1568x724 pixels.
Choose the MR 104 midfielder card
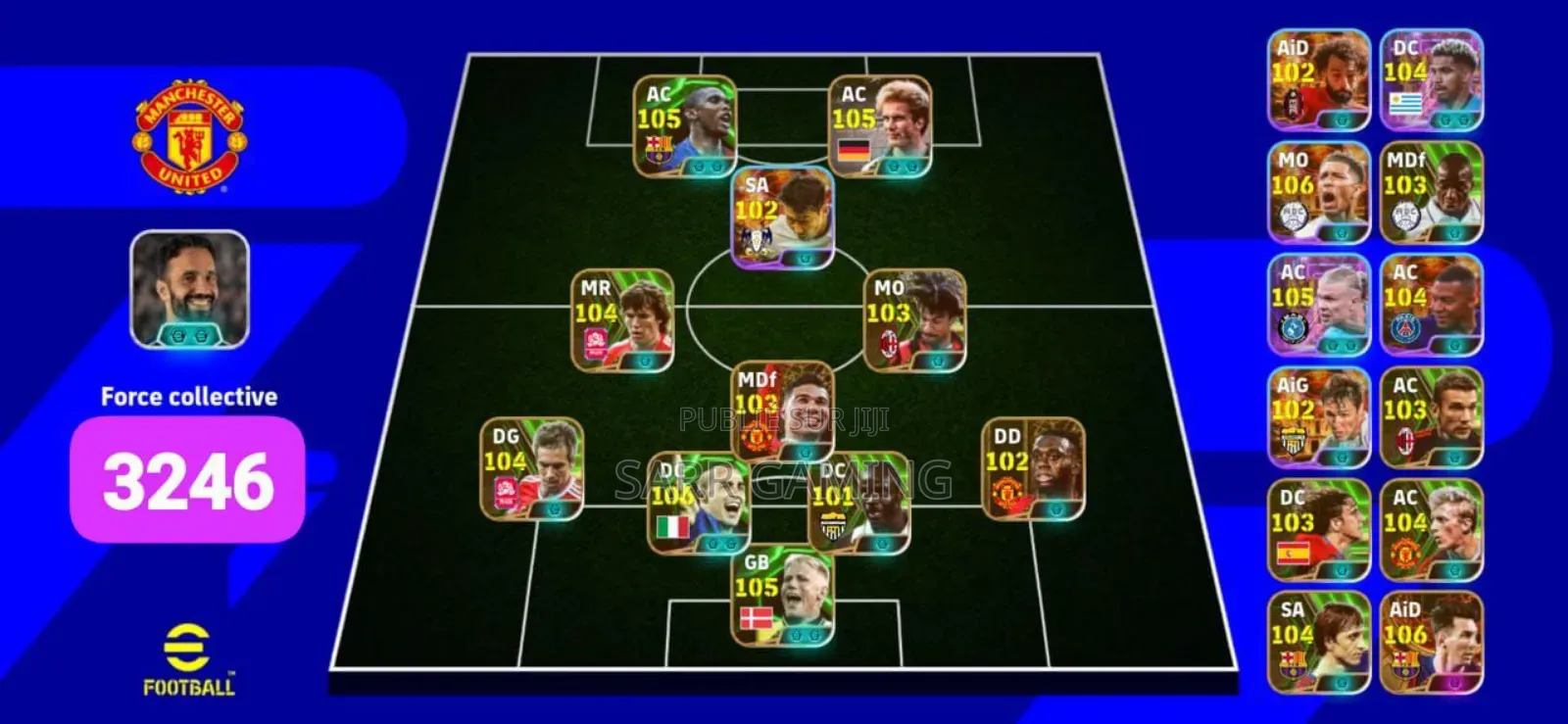(x=622, y=320)
